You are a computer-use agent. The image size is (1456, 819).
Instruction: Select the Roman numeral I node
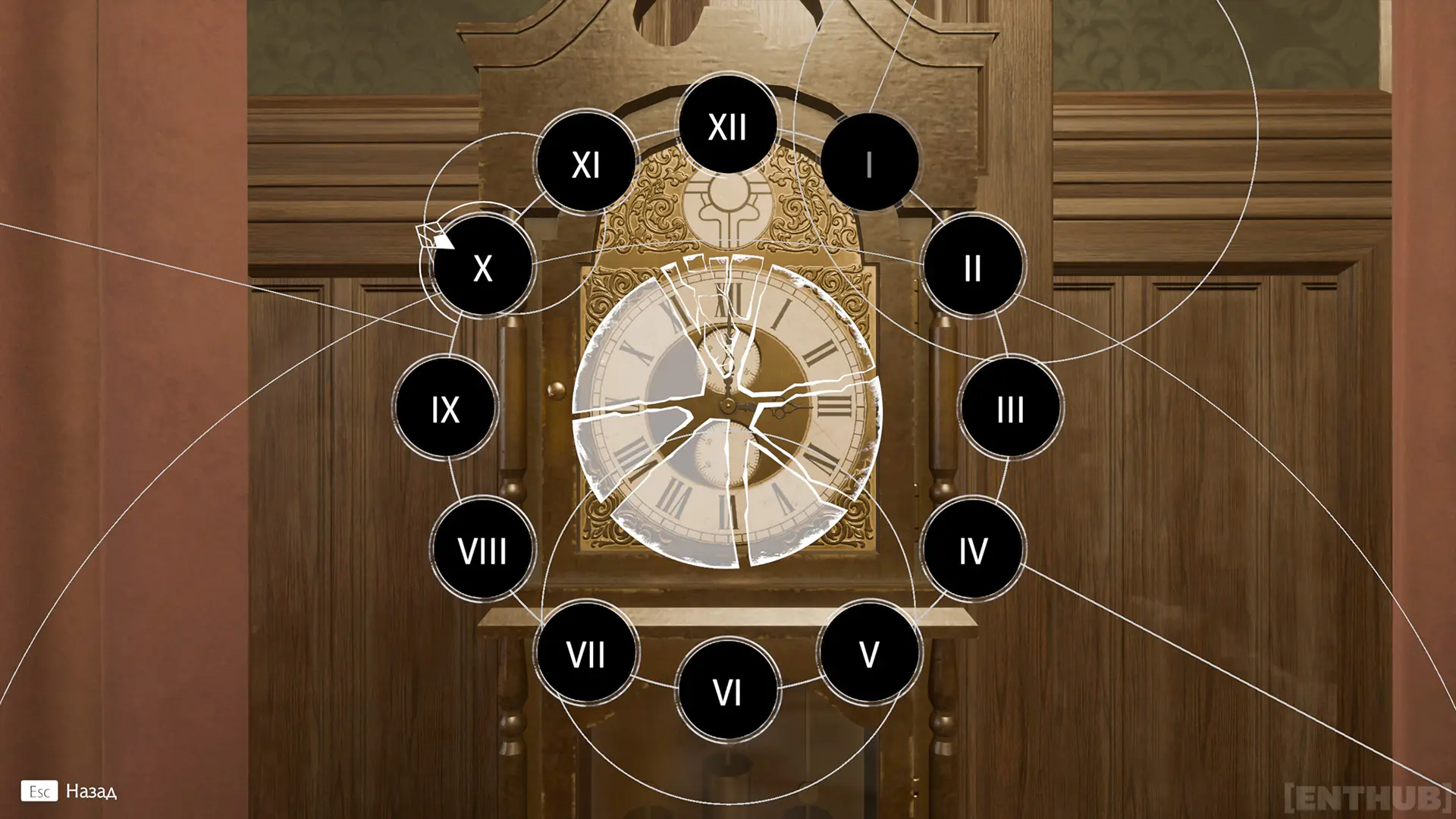click(x=871, y=162)
